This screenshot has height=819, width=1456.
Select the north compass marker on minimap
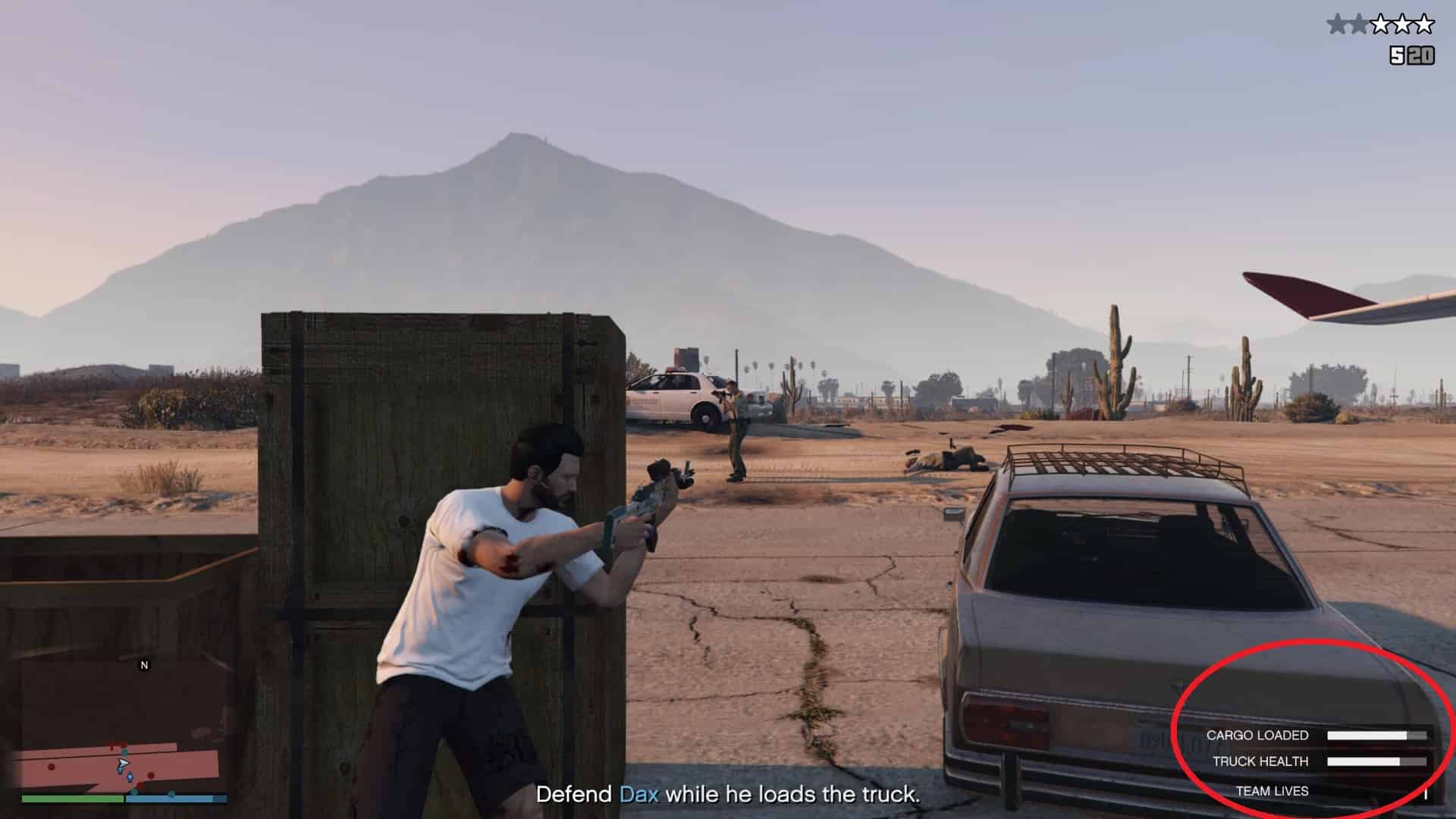pos(144,665)
